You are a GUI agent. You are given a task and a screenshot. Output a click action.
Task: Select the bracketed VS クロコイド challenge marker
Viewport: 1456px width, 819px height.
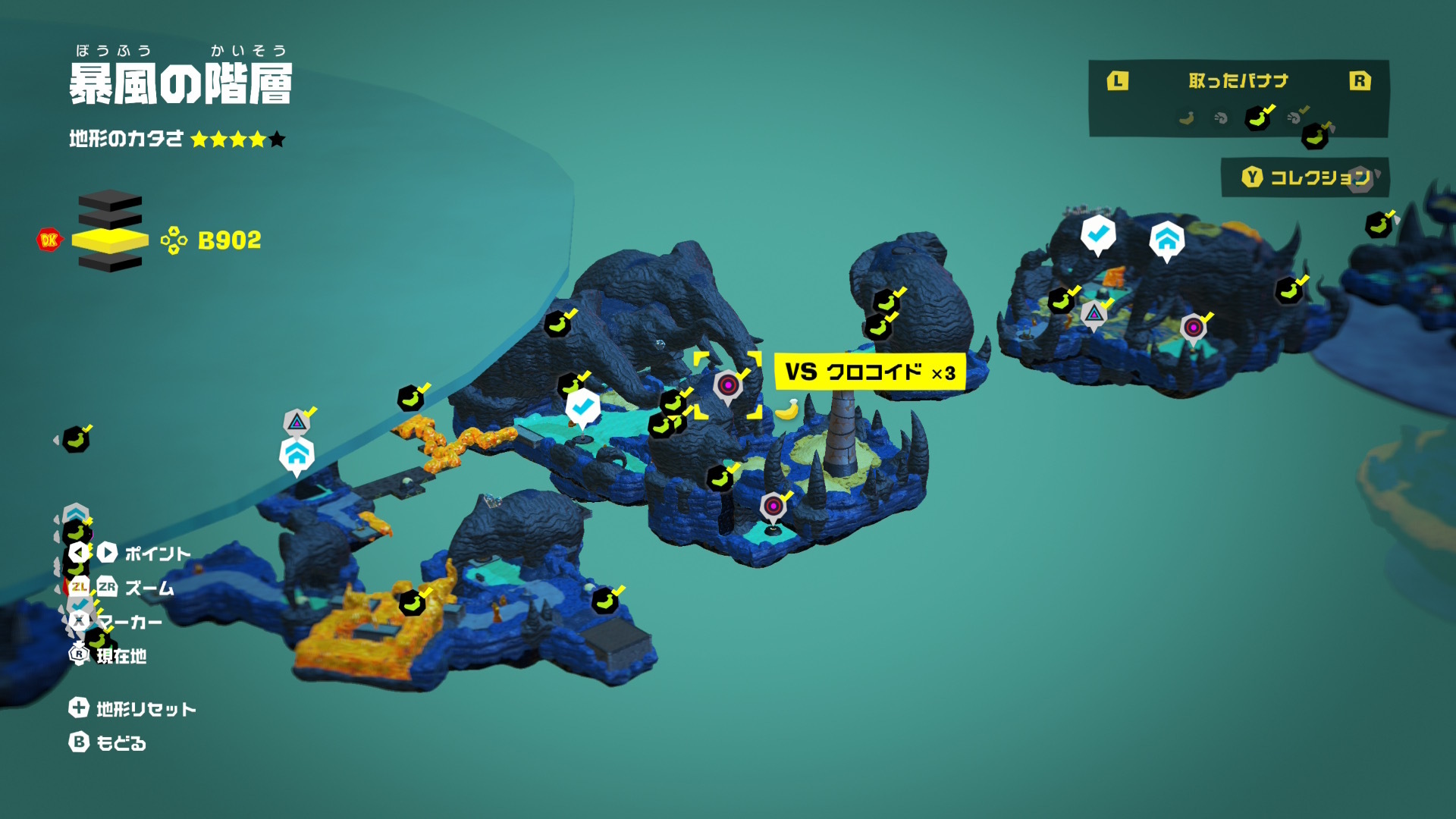coord(728,385)
